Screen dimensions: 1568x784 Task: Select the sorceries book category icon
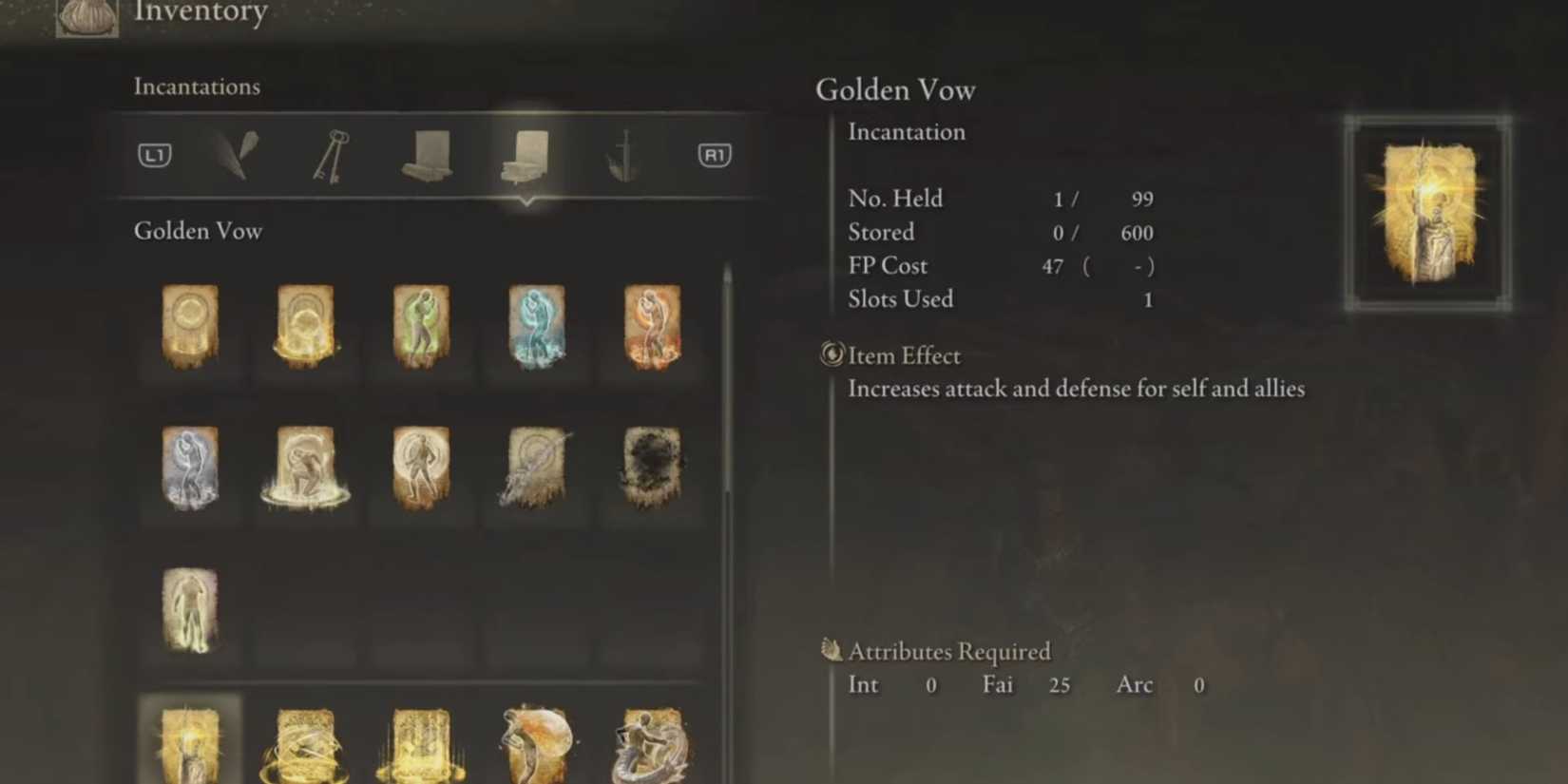coord(429,157)
